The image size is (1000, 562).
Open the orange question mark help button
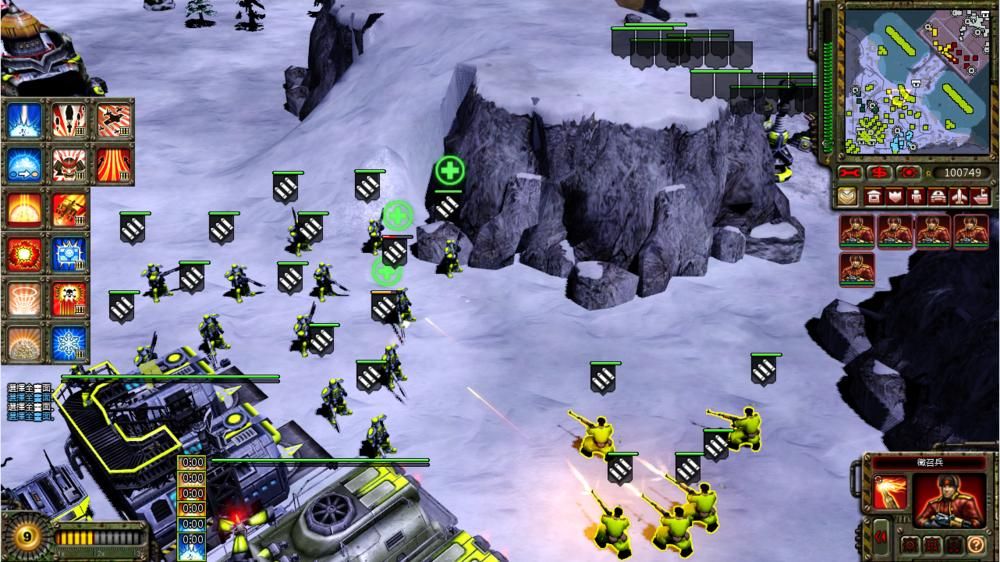tap(977, 544)
